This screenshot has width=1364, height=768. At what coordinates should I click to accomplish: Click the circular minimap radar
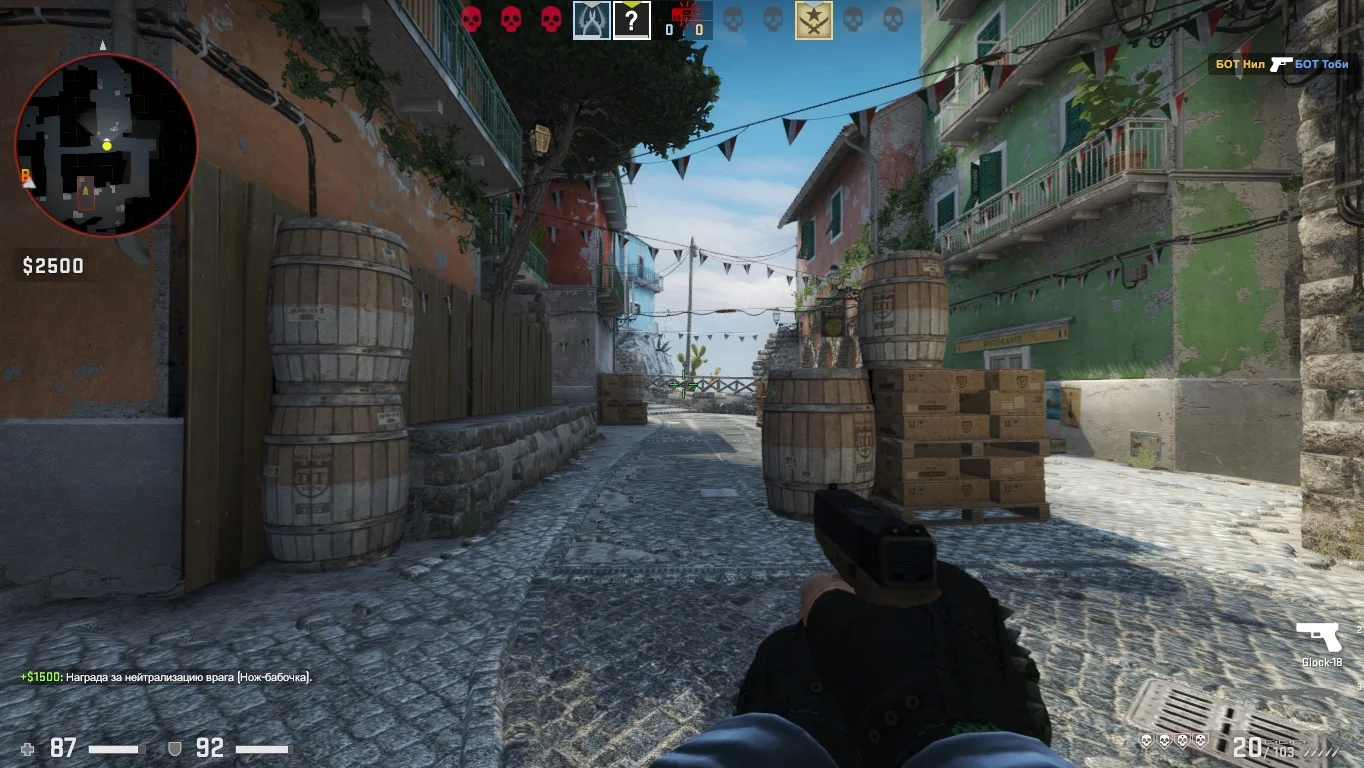pos(106,145)
